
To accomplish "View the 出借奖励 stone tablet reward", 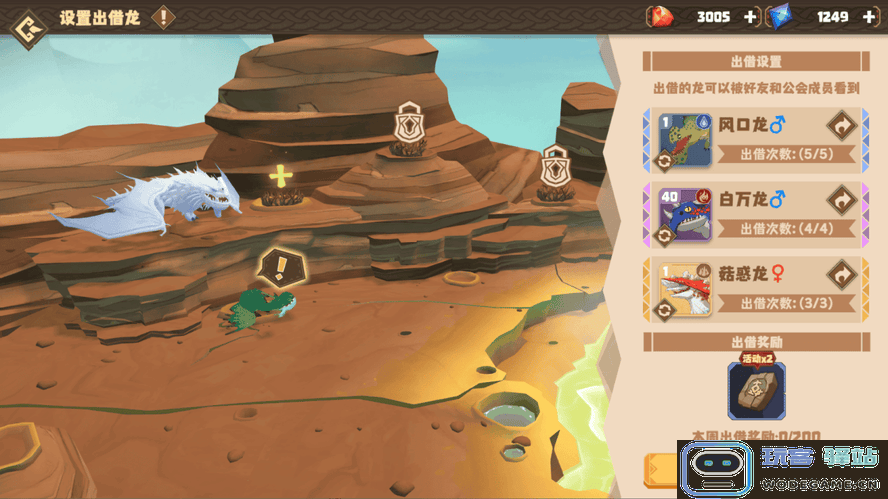I will pos(756,390).
